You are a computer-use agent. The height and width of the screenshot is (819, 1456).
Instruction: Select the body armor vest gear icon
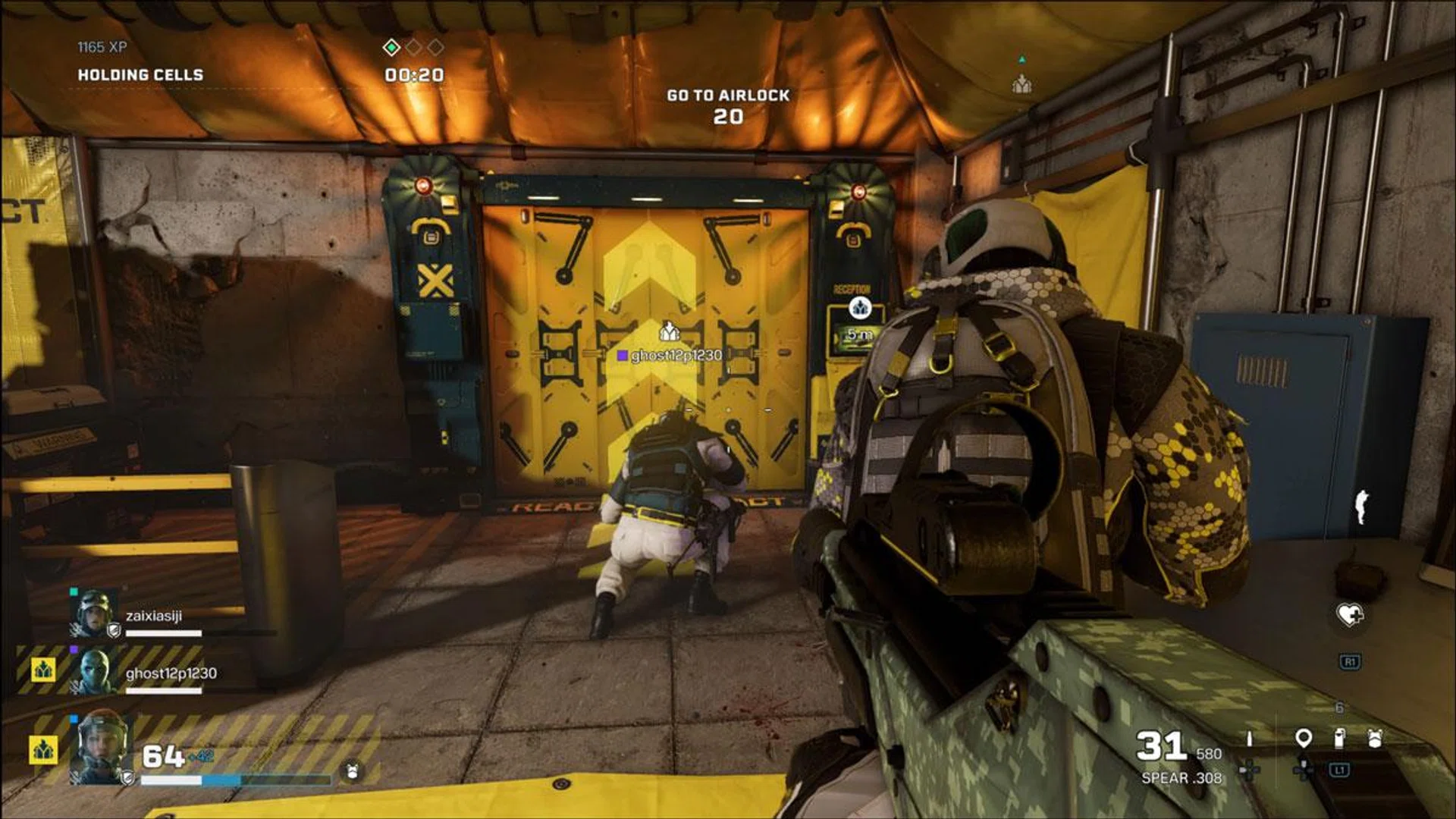pos(1375,737)
